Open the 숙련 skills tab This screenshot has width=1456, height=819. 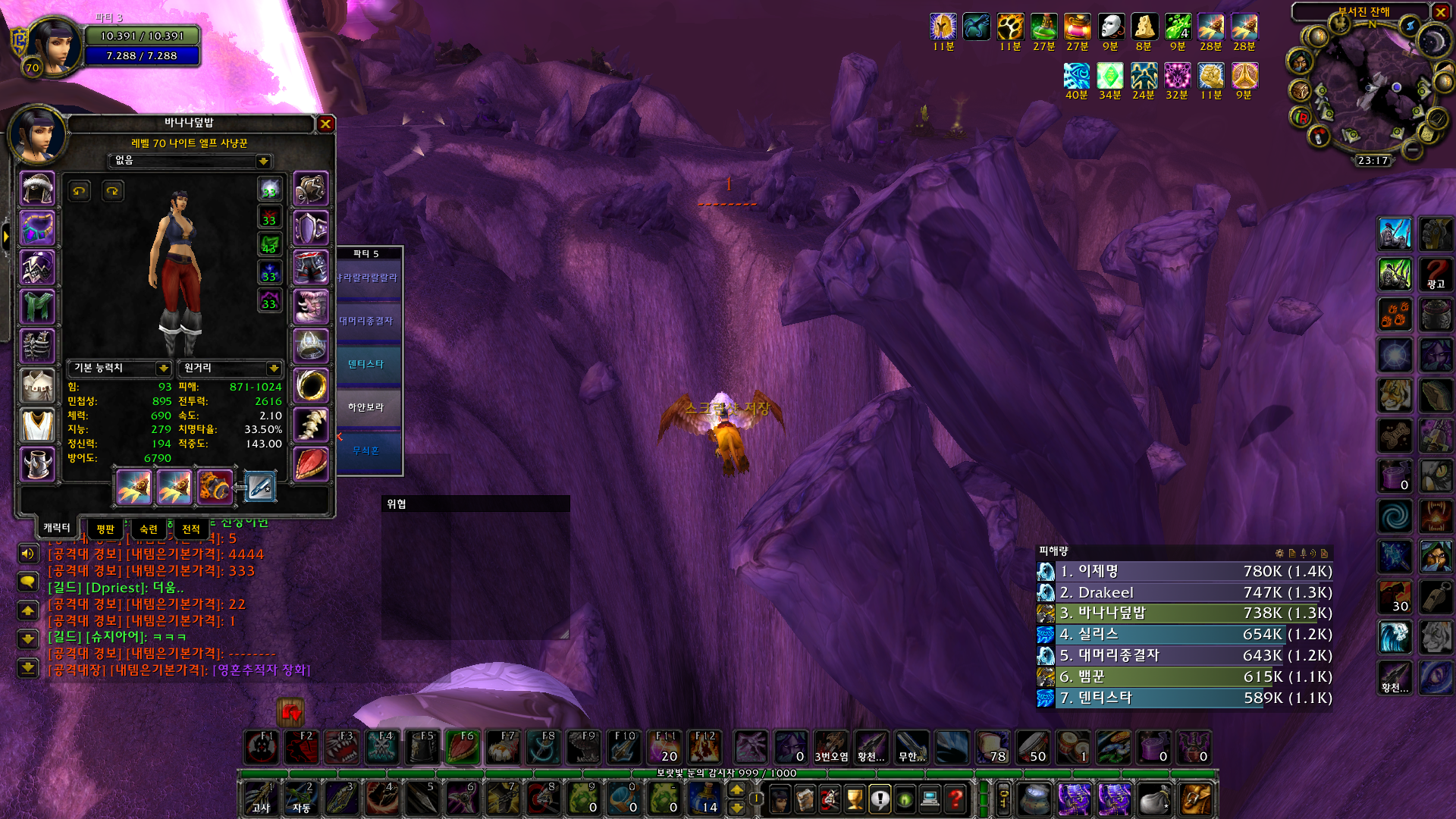click(x=149, y=529)
